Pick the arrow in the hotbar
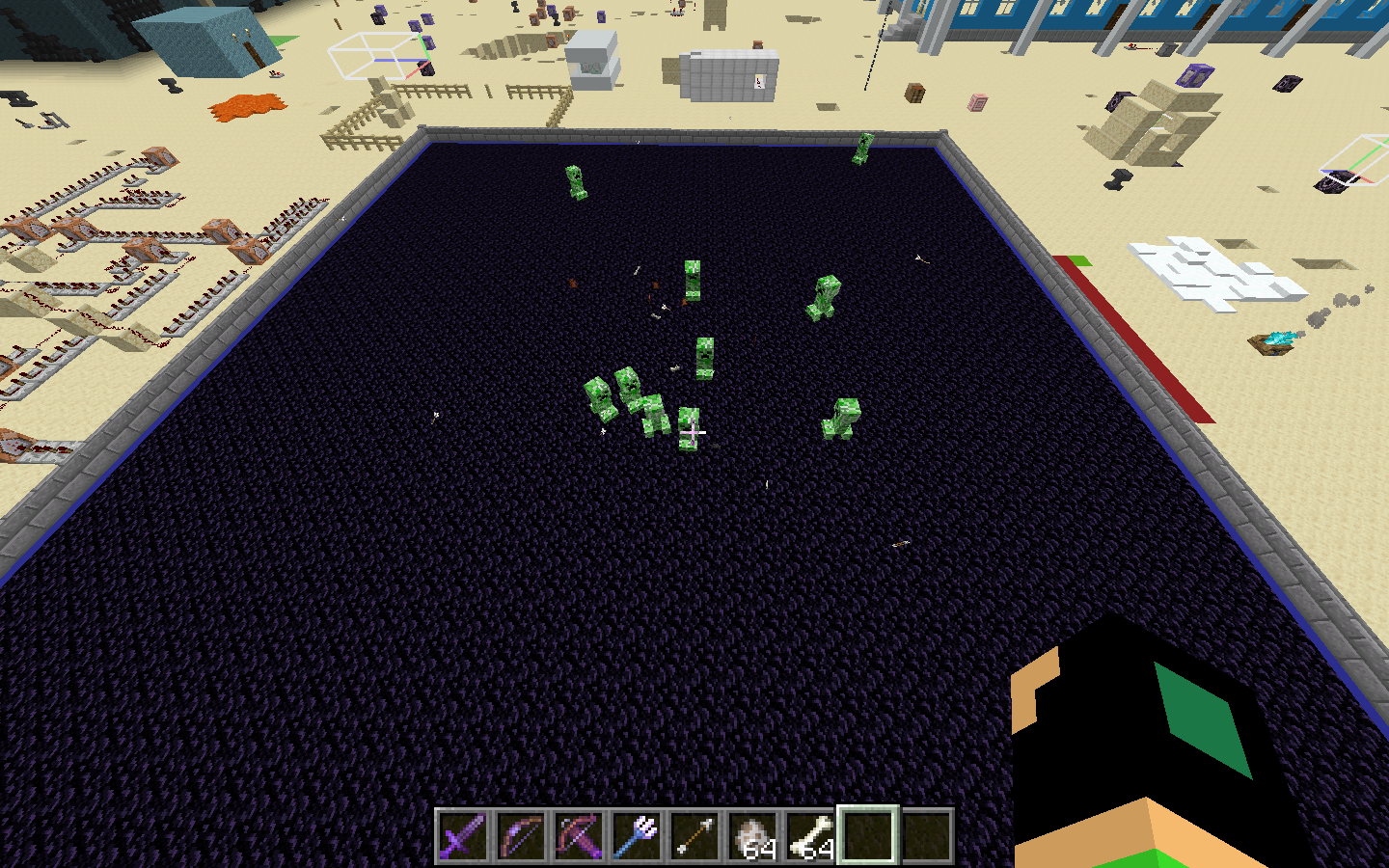 pyautogui.click(x=694, y=835)
